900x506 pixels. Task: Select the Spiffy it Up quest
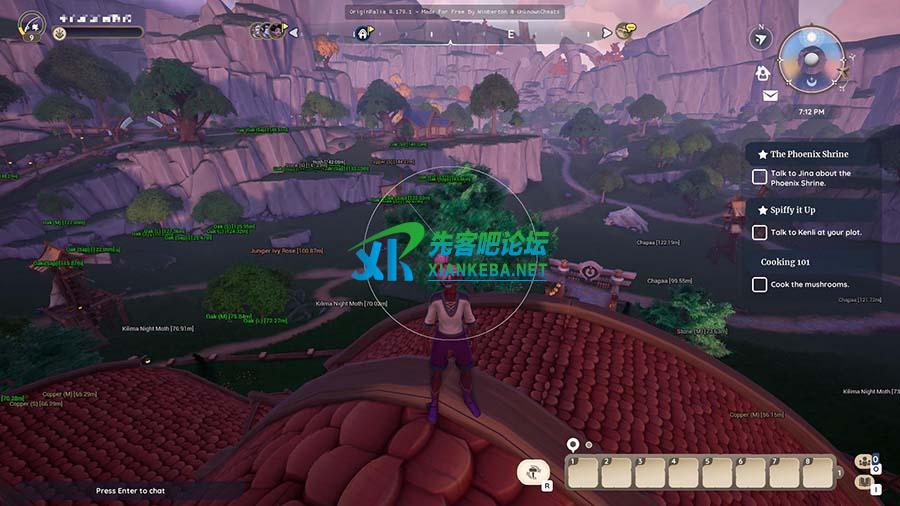point(792,210)
